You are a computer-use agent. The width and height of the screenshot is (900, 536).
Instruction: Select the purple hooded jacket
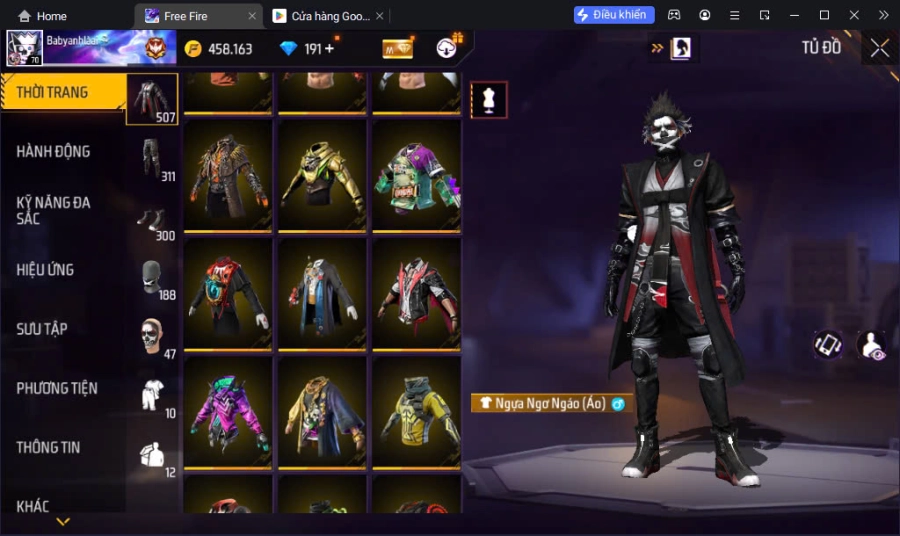tap(227, 411)
